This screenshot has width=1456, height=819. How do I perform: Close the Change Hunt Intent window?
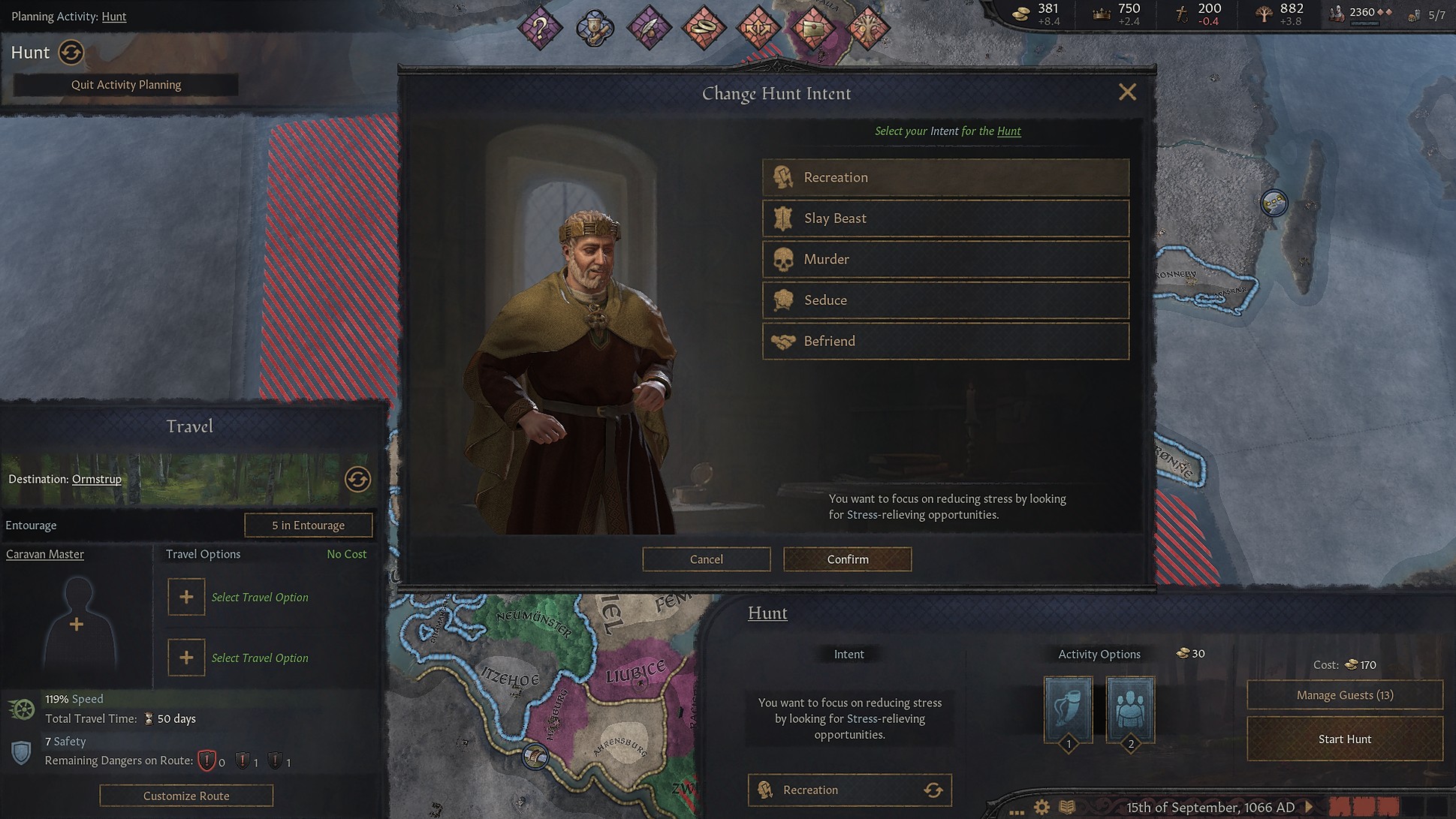[x=1126, y=92]
